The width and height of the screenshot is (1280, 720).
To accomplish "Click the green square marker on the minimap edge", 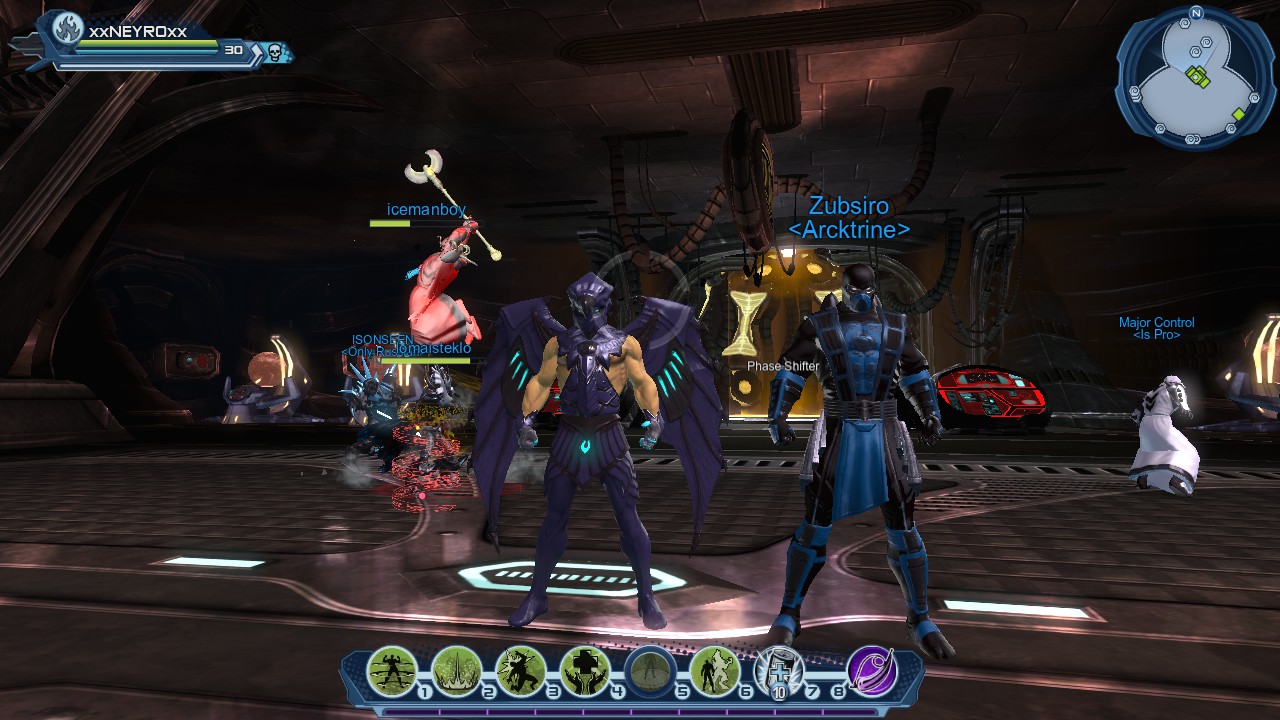I will [x=1239, y=114].
